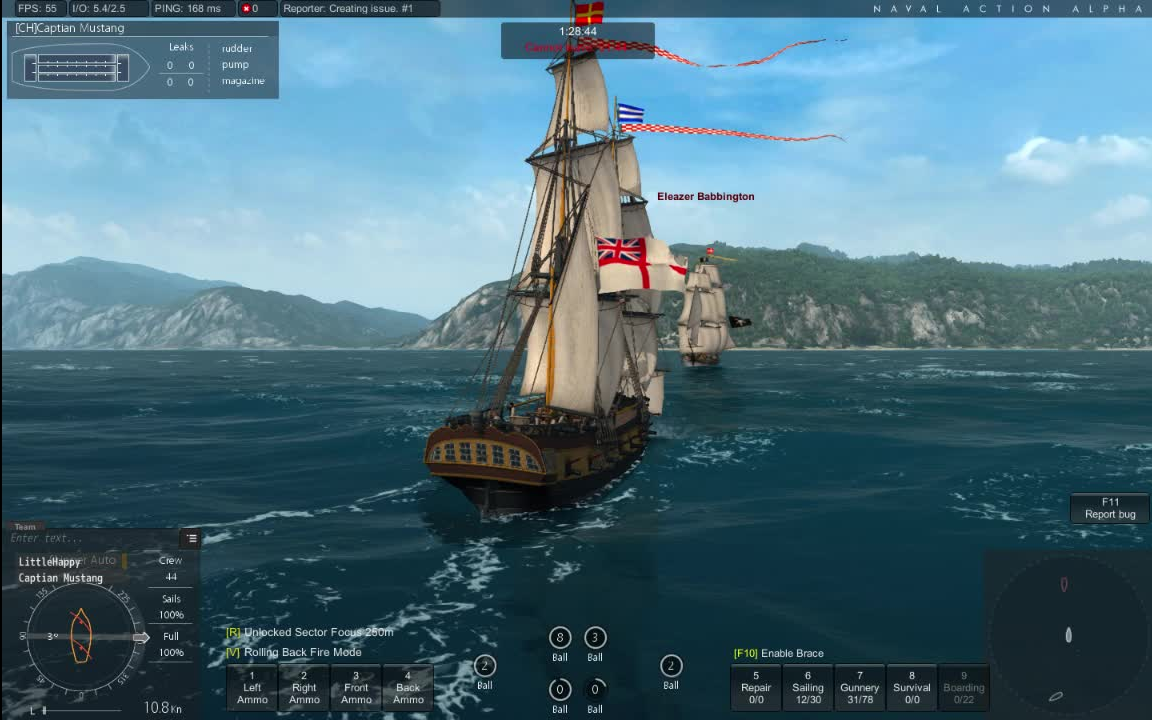The width and height of the screenshot is (1152, 720).
Task: Click the Reporter creating issue status
Action: (358, 9)
